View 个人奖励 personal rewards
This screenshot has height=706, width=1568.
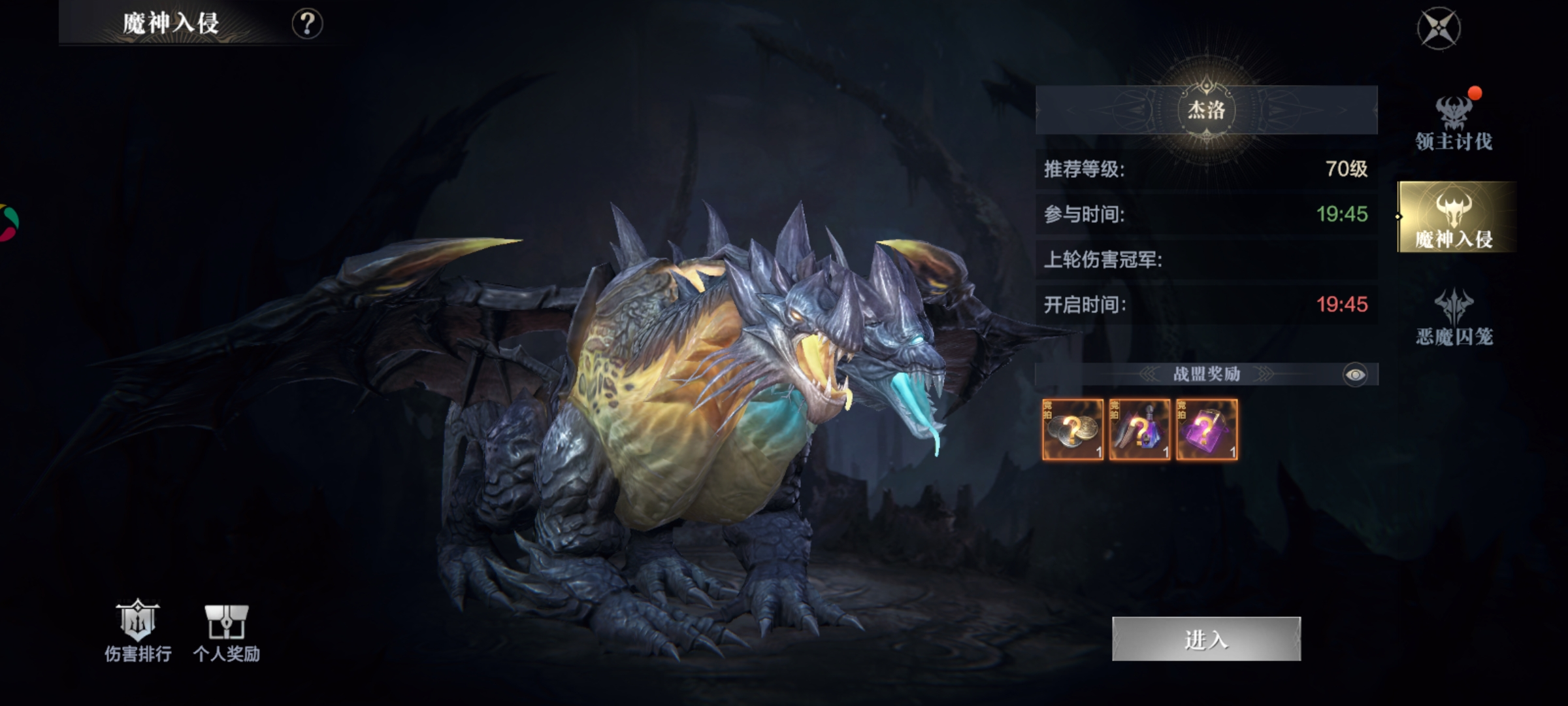coord(226,631)
